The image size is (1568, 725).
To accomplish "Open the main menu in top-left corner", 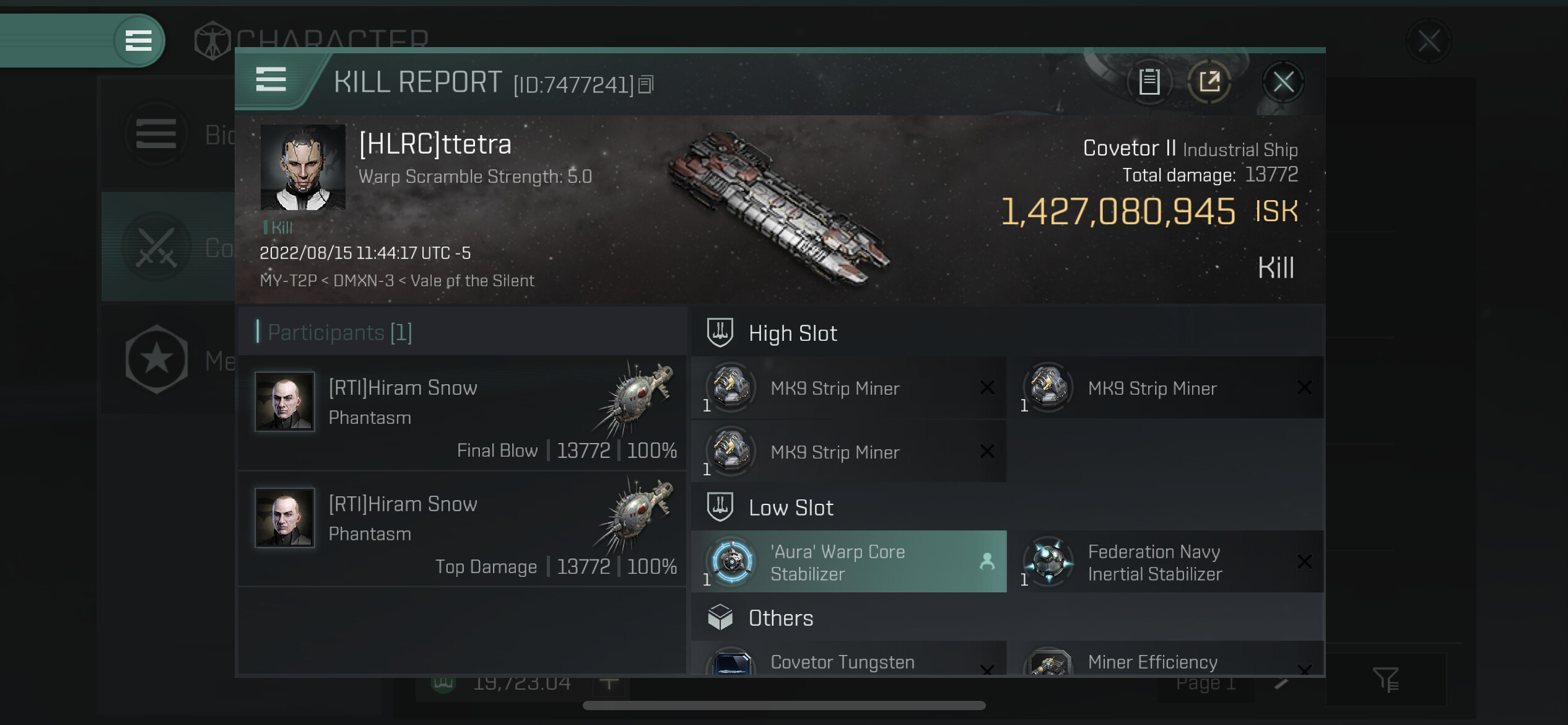I will 139,41.
